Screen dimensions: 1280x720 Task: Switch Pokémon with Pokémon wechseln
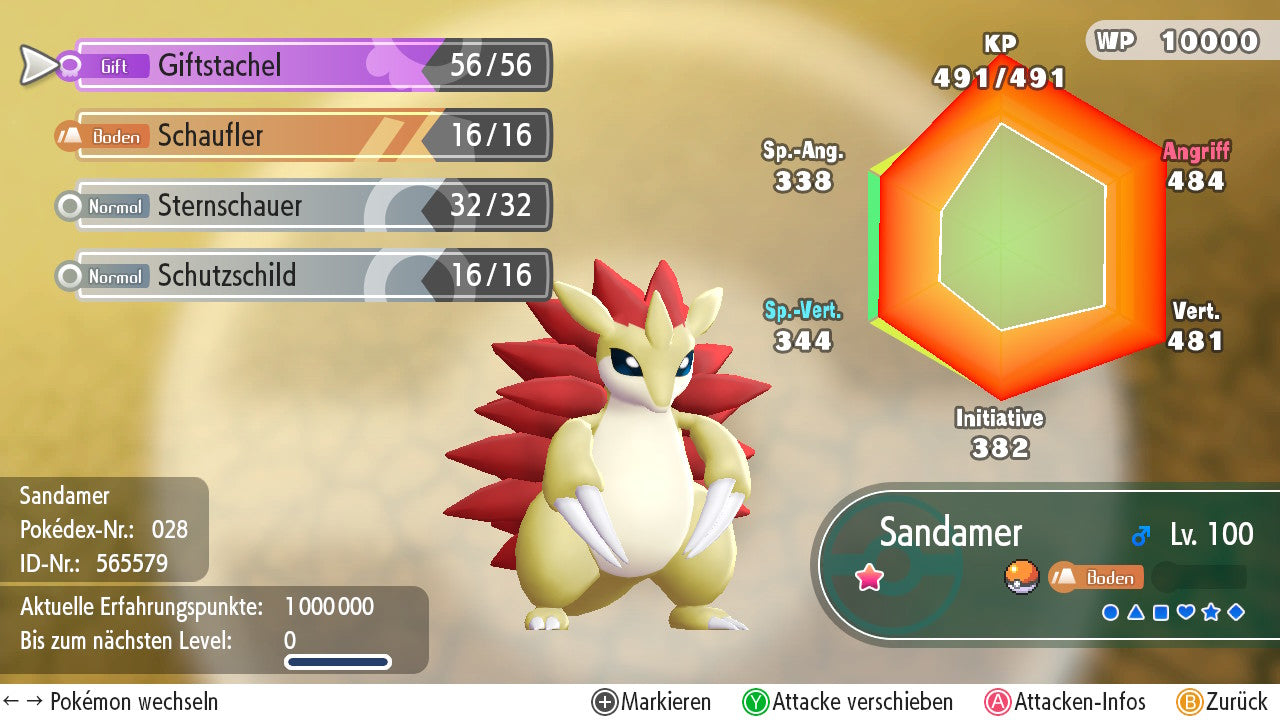pos(110,702)
